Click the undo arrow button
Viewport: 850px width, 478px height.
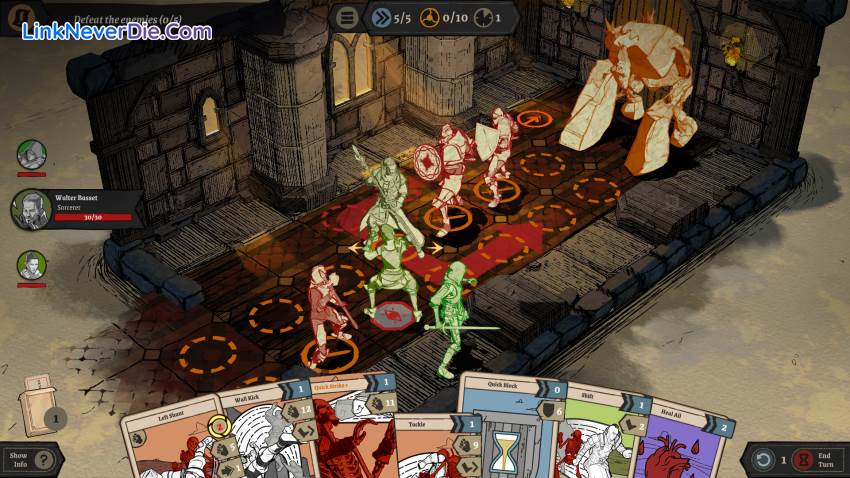coord(763,460)
